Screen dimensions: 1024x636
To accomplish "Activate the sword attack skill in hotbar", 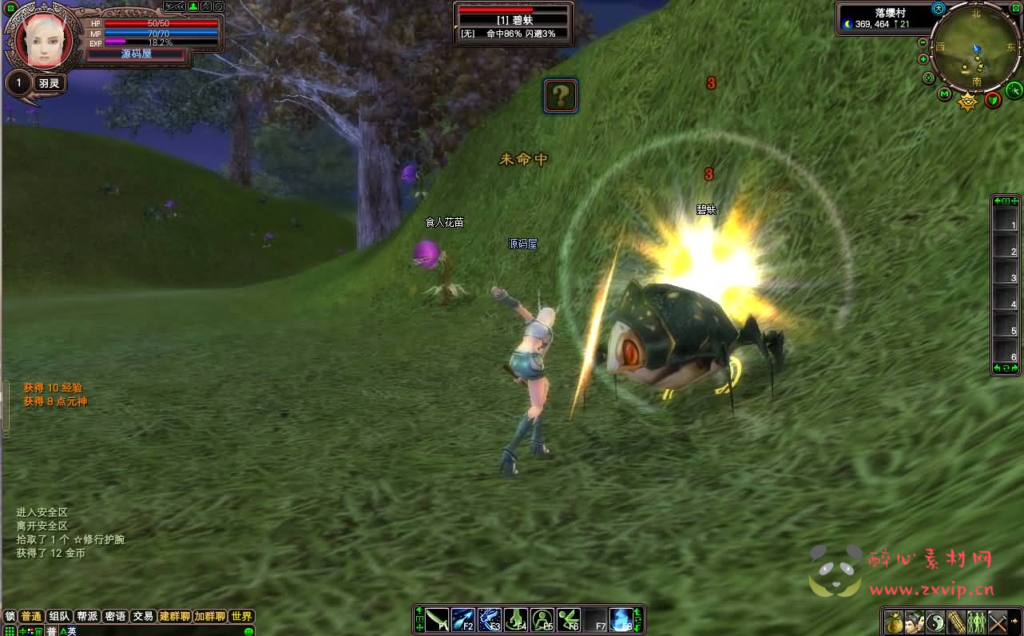I will coord(436,620).
